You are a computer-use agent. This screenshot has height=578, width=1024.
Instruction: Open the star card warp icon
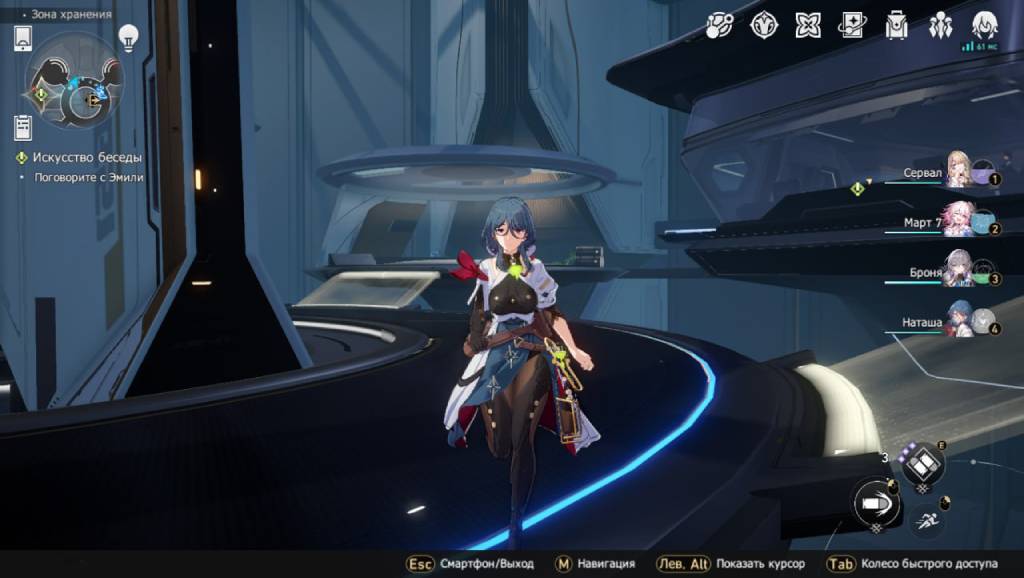(852, 26)
